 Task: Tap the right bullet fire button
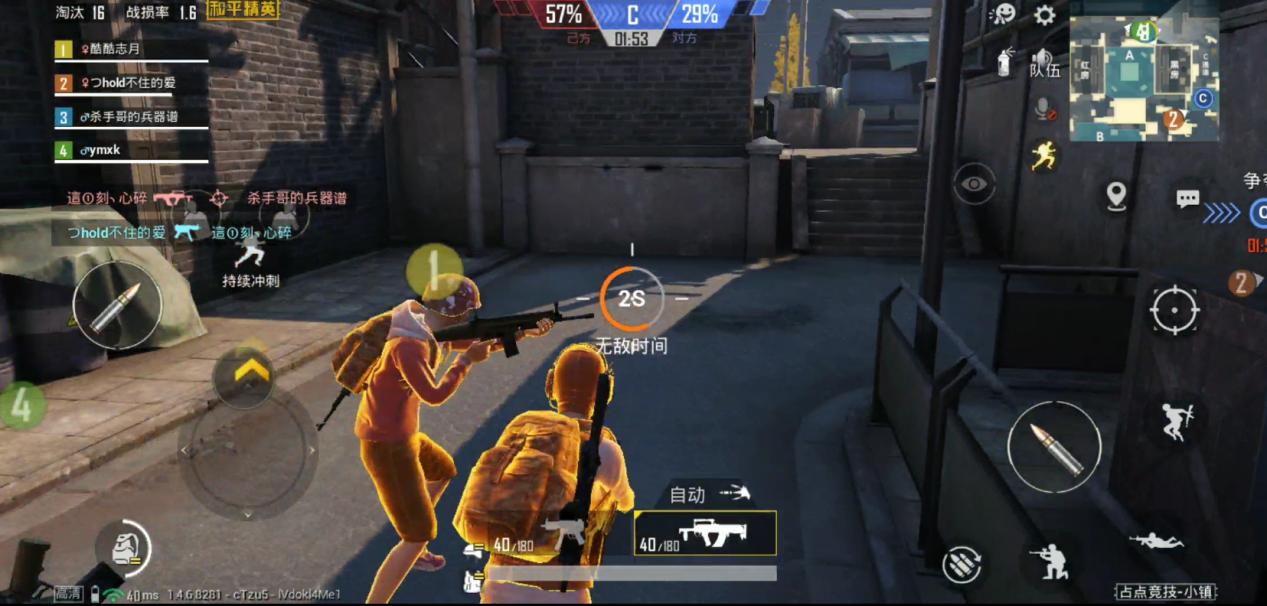1053,444
